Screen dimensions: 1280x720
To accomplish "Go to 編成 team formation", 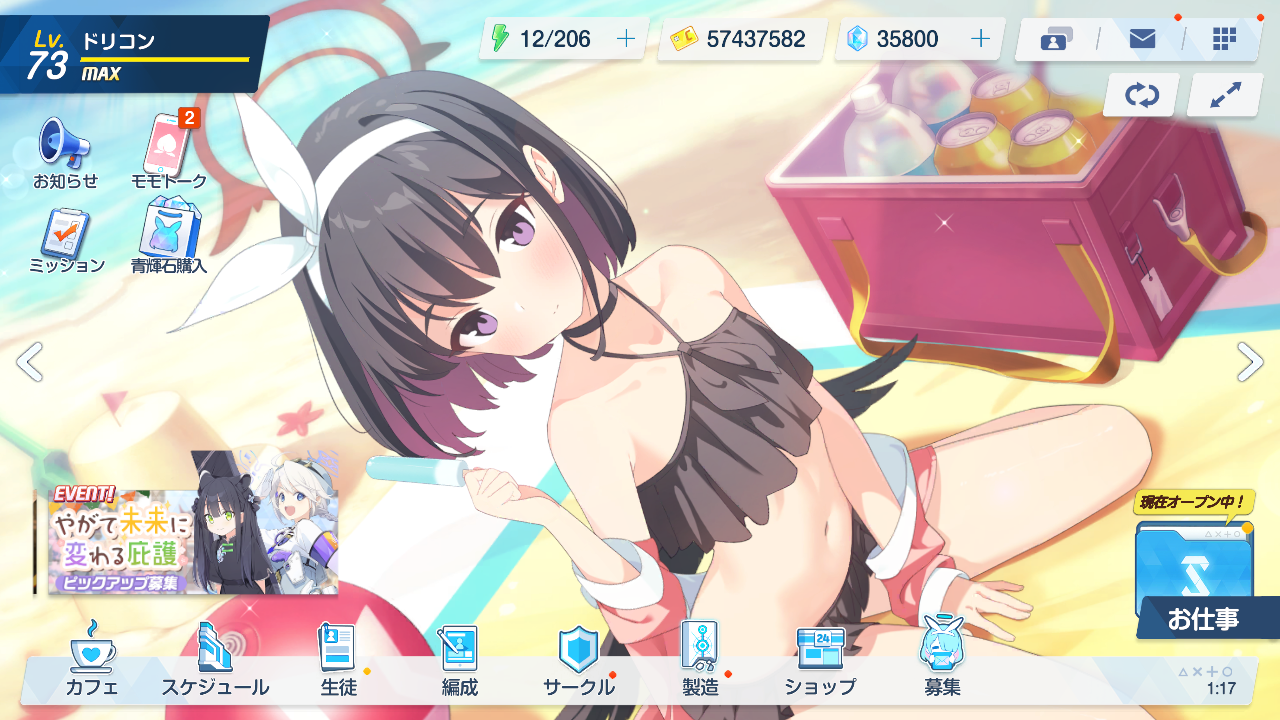I will 460,660.
